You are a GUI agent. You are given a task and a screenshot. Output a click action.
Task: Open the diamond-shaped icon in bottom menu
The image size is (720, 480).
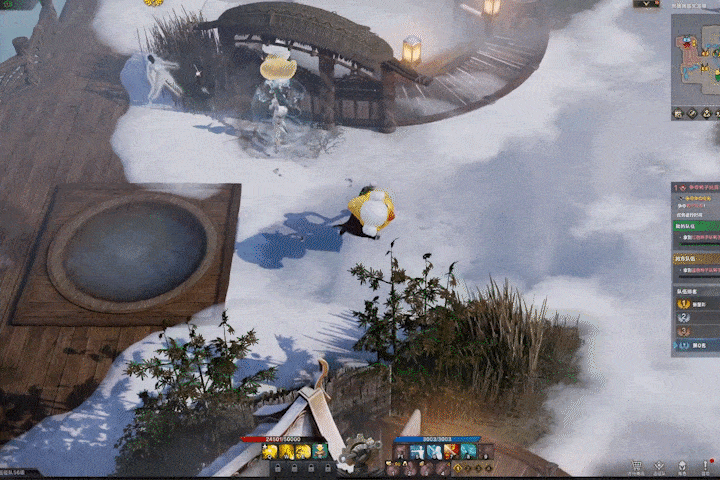658,466
